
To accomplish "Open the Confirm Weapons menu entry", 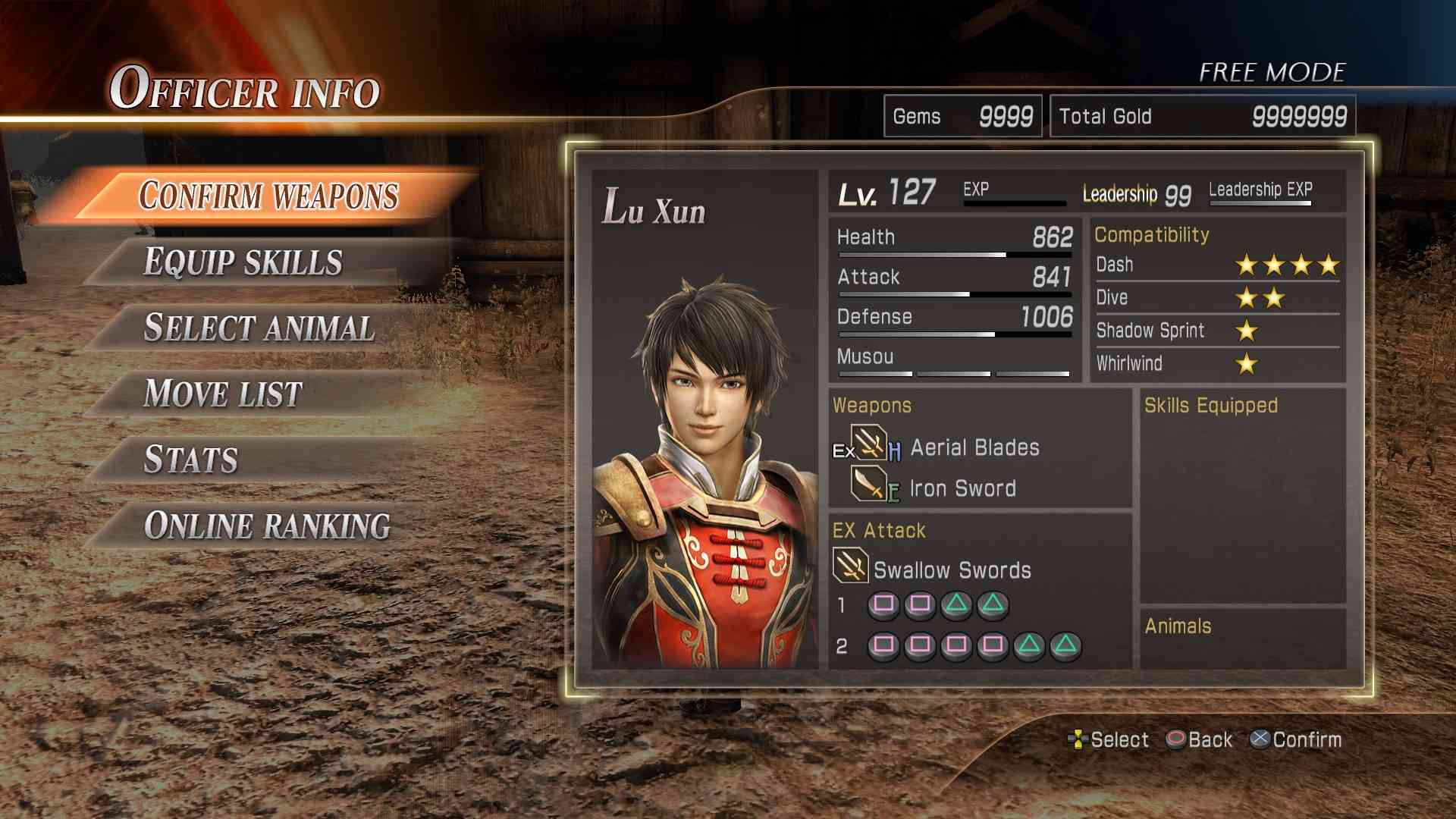I will tap(268, 196).
